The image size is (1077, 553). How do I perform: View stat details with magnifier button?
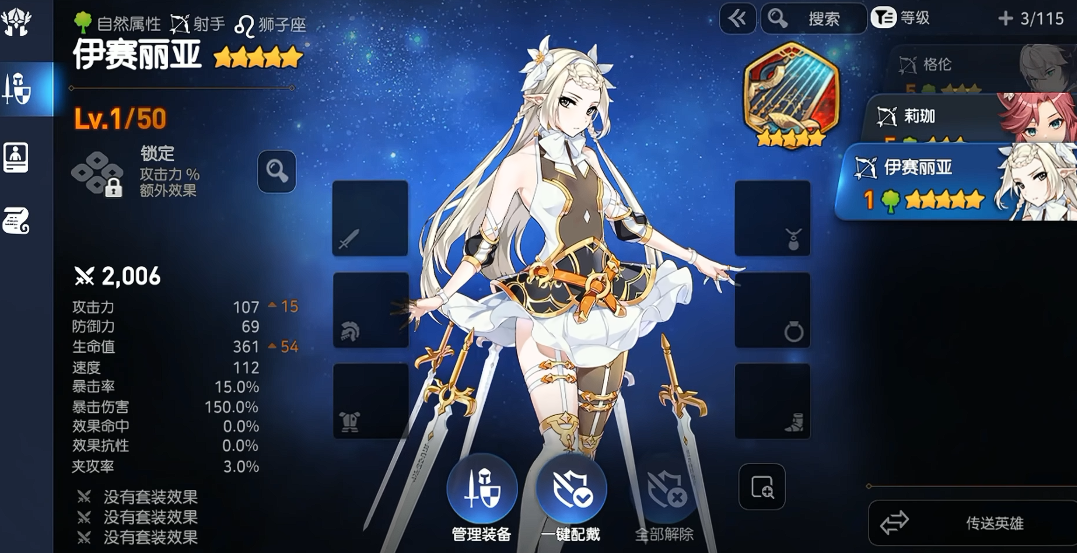point(276,172)
